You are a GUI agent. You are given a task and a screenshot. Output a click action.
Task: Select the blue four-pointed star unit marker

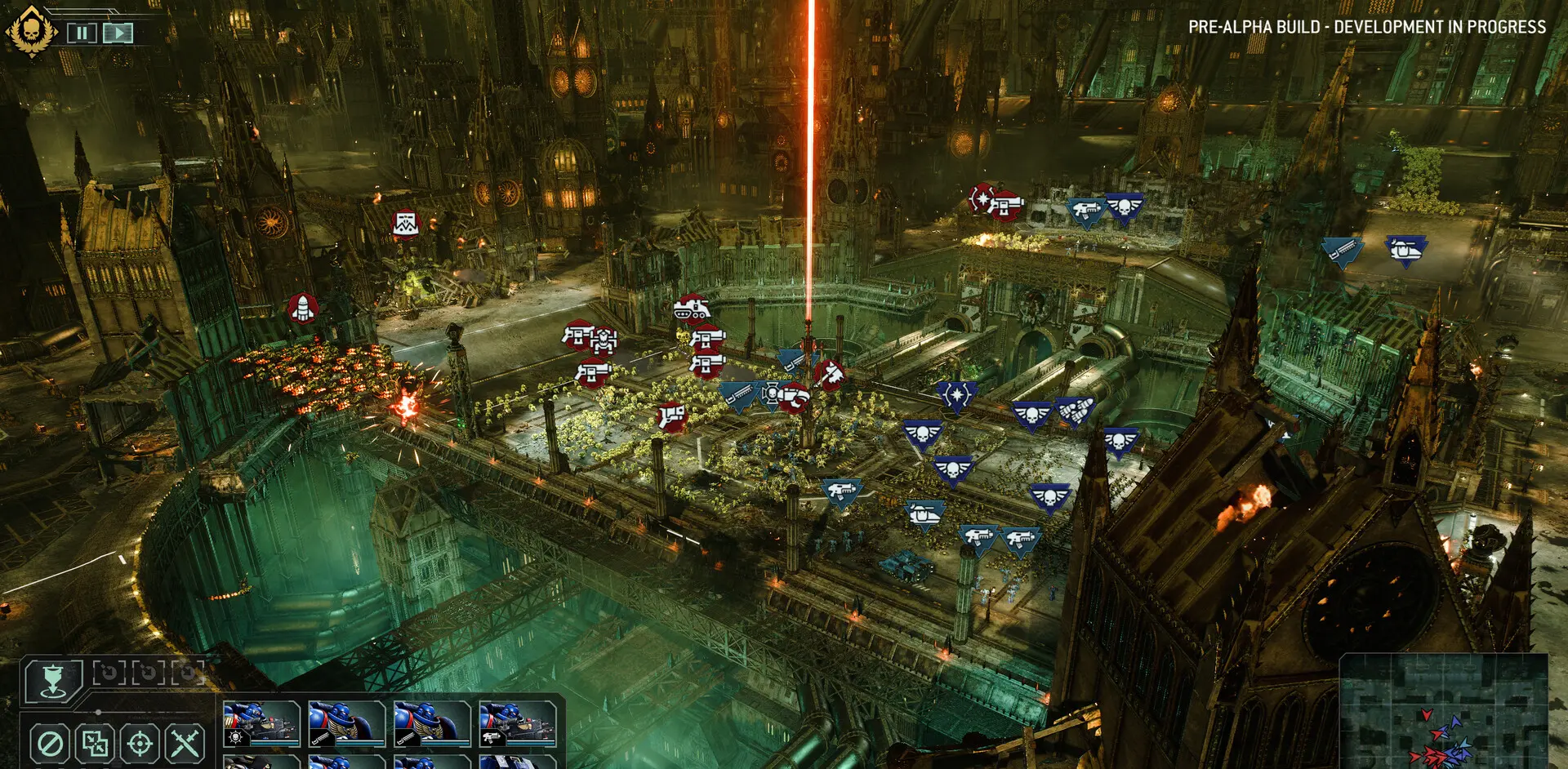956,396
